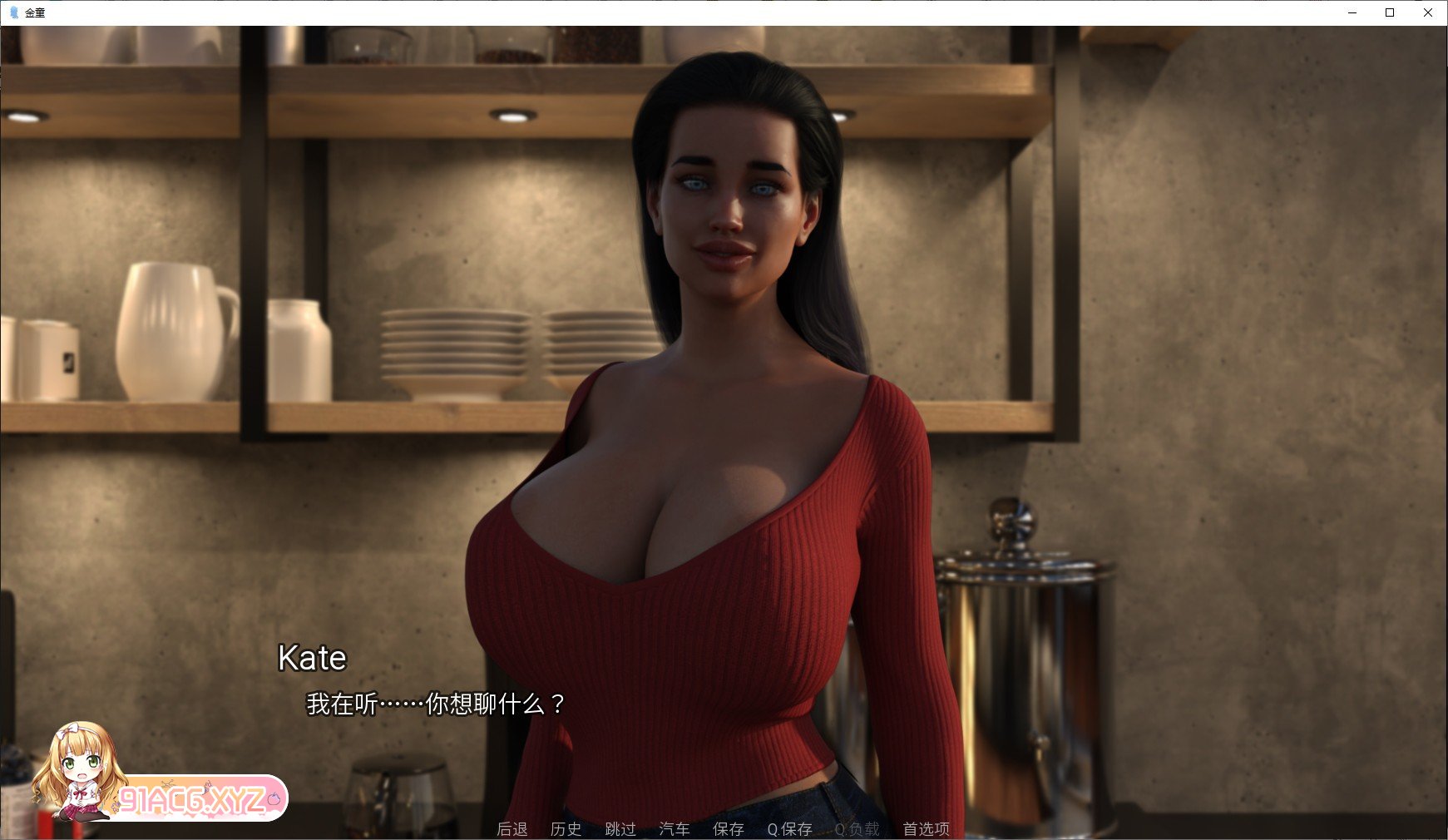This screenshot has height=840, width=1448.
Task: Enable 跳过 (Skip) mode
Action: pyautogui.click(x=620, y=829)
